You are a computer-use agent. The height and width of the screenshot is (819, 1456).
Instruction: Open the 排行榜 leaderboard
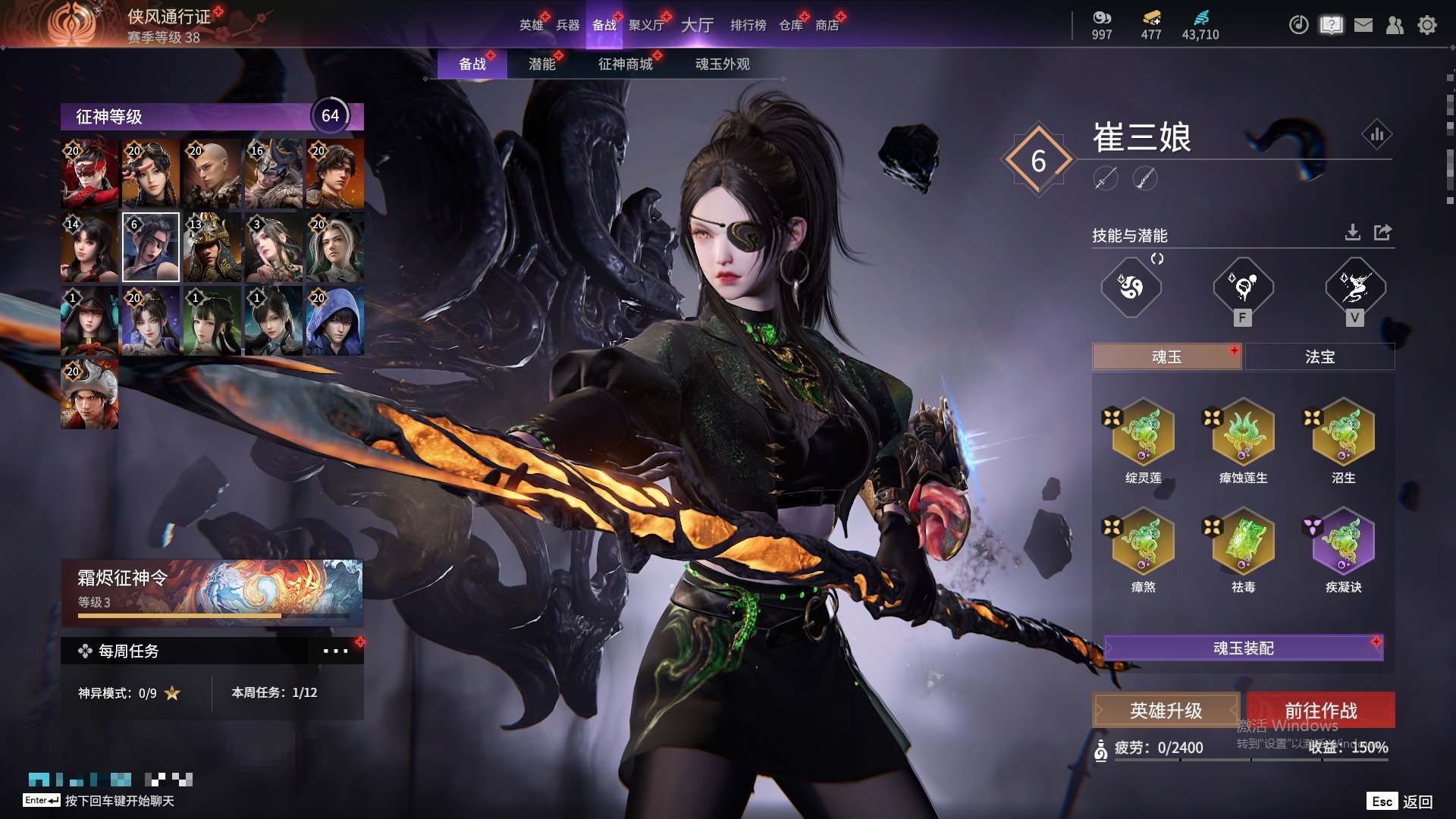[748, 25]
